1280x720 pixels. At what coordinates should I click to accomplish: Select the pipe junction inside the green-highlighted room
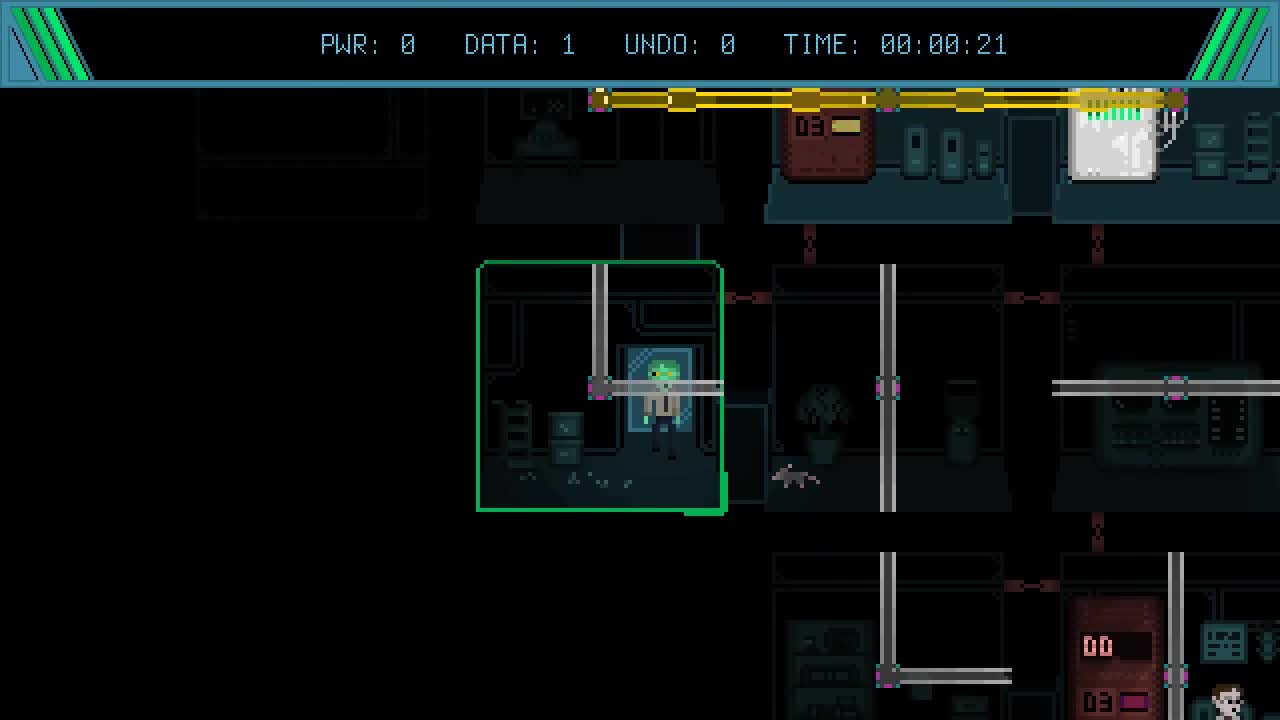[600, 388]
